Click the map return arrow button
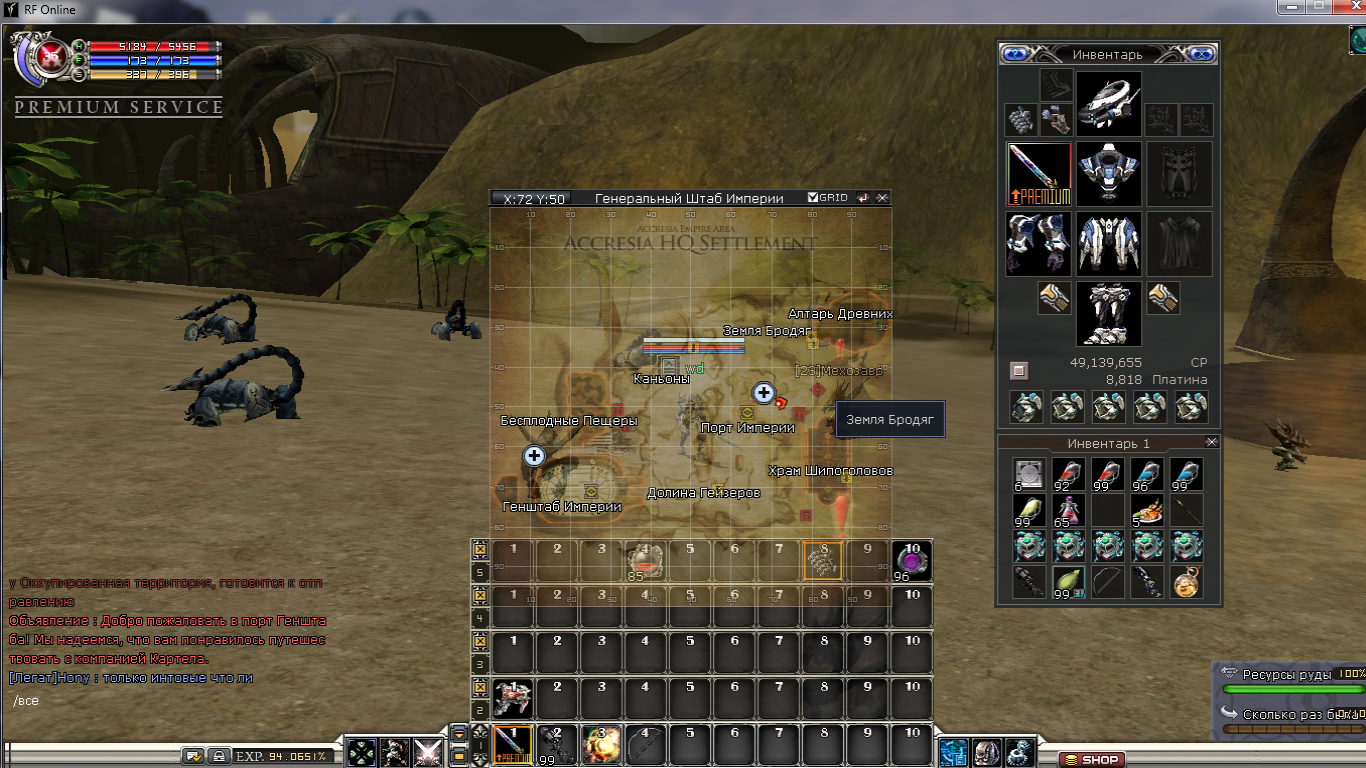This screenshot has width=1366, height=768. [x=863, y=198]
